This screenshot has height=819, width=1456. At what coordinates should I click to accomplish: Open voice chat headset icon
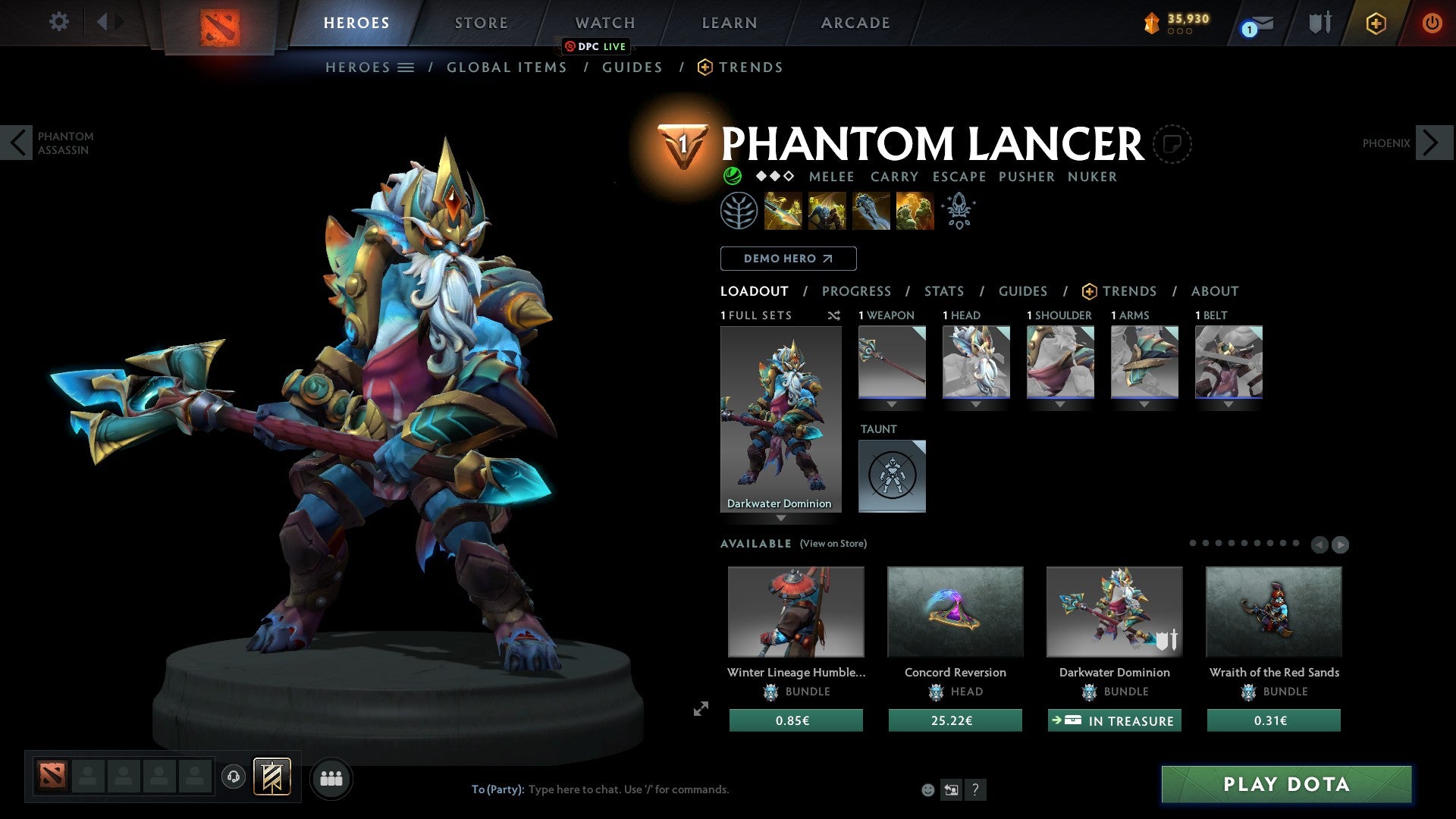click(234, 777)
